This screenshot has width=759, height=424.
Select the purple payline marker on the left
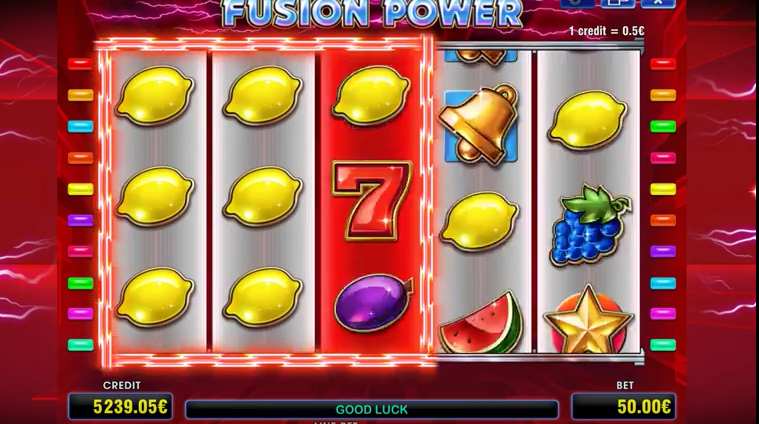[x=80, y=220]
